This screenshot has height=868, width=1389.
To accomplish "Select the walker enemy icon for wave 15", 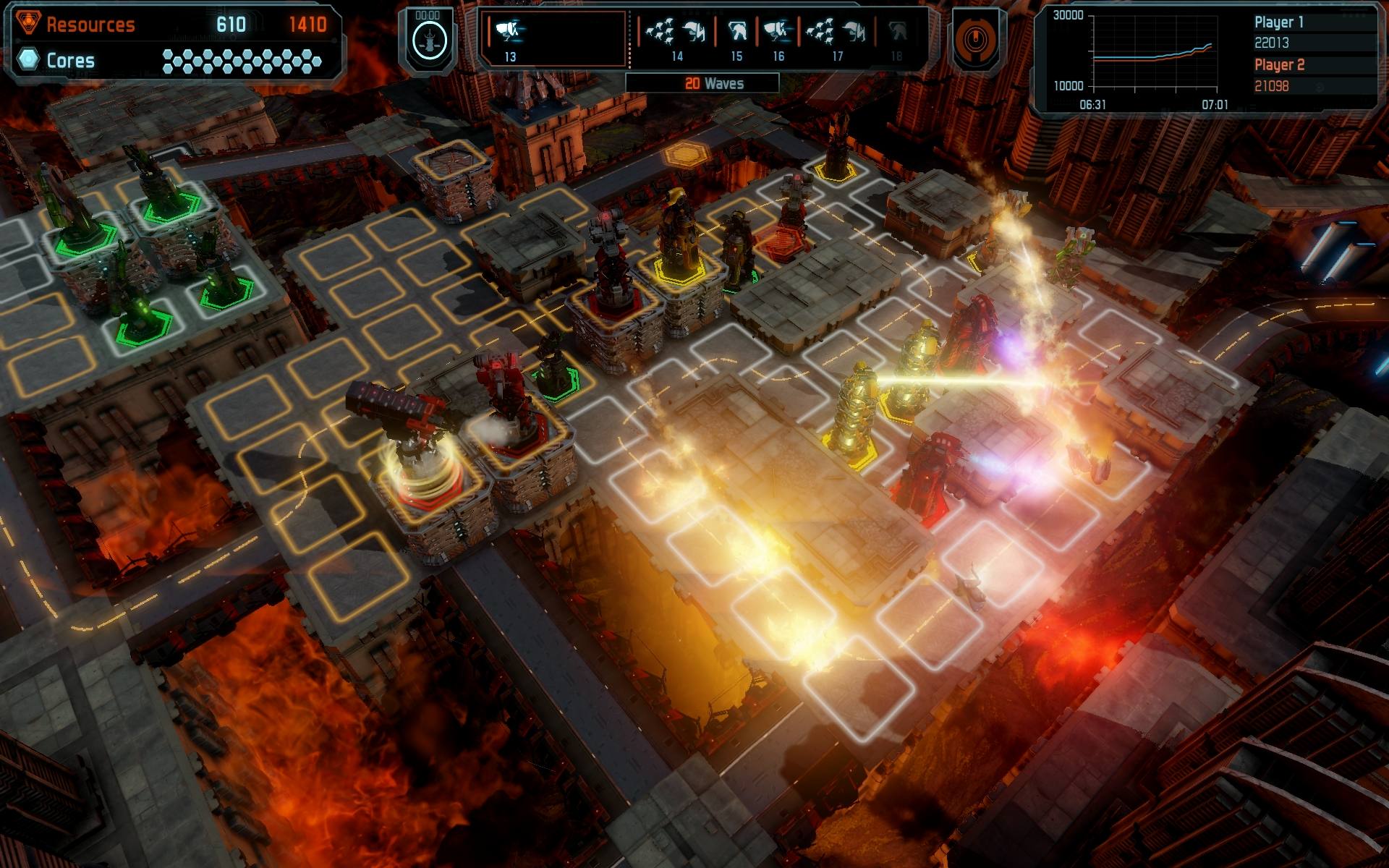I will (737, 31).
